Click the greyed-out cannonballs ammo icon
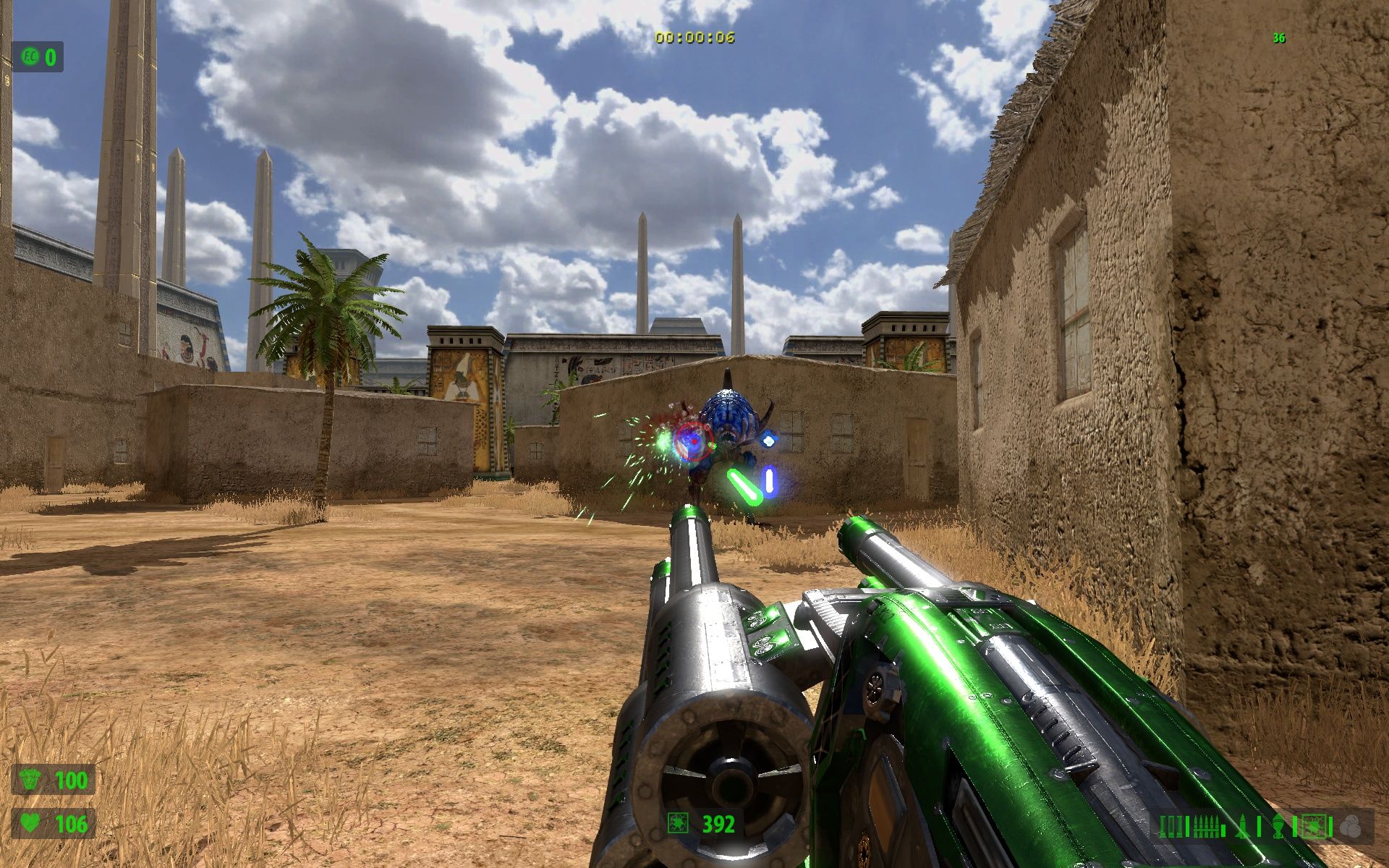 1349,826
